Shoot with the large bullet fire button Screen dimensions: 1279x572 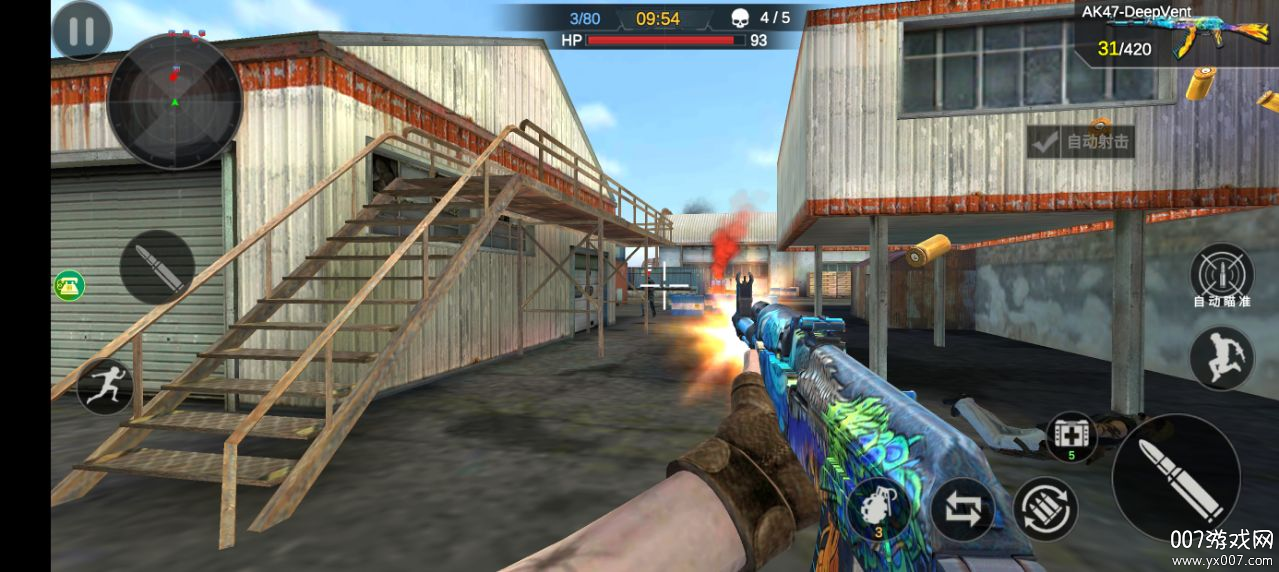tap(1176, 478)
